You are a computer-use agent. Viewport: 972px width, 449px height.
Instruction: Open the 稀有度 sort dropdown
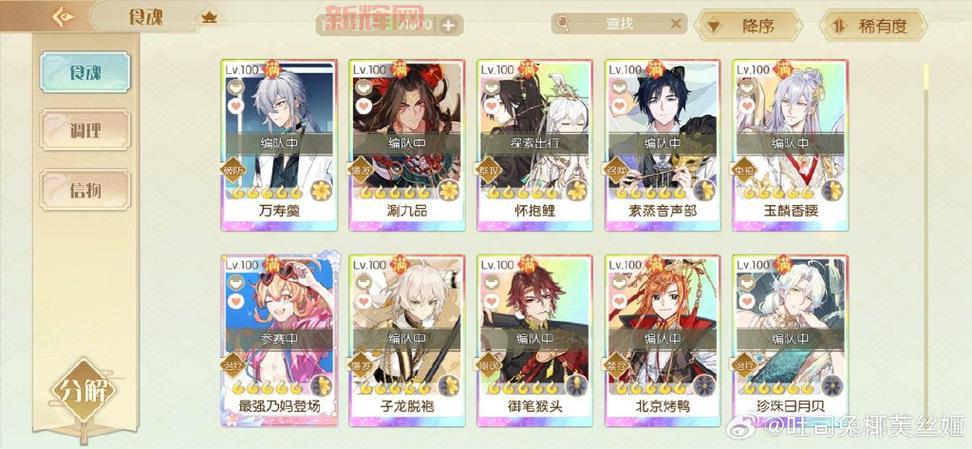[871, 26]
